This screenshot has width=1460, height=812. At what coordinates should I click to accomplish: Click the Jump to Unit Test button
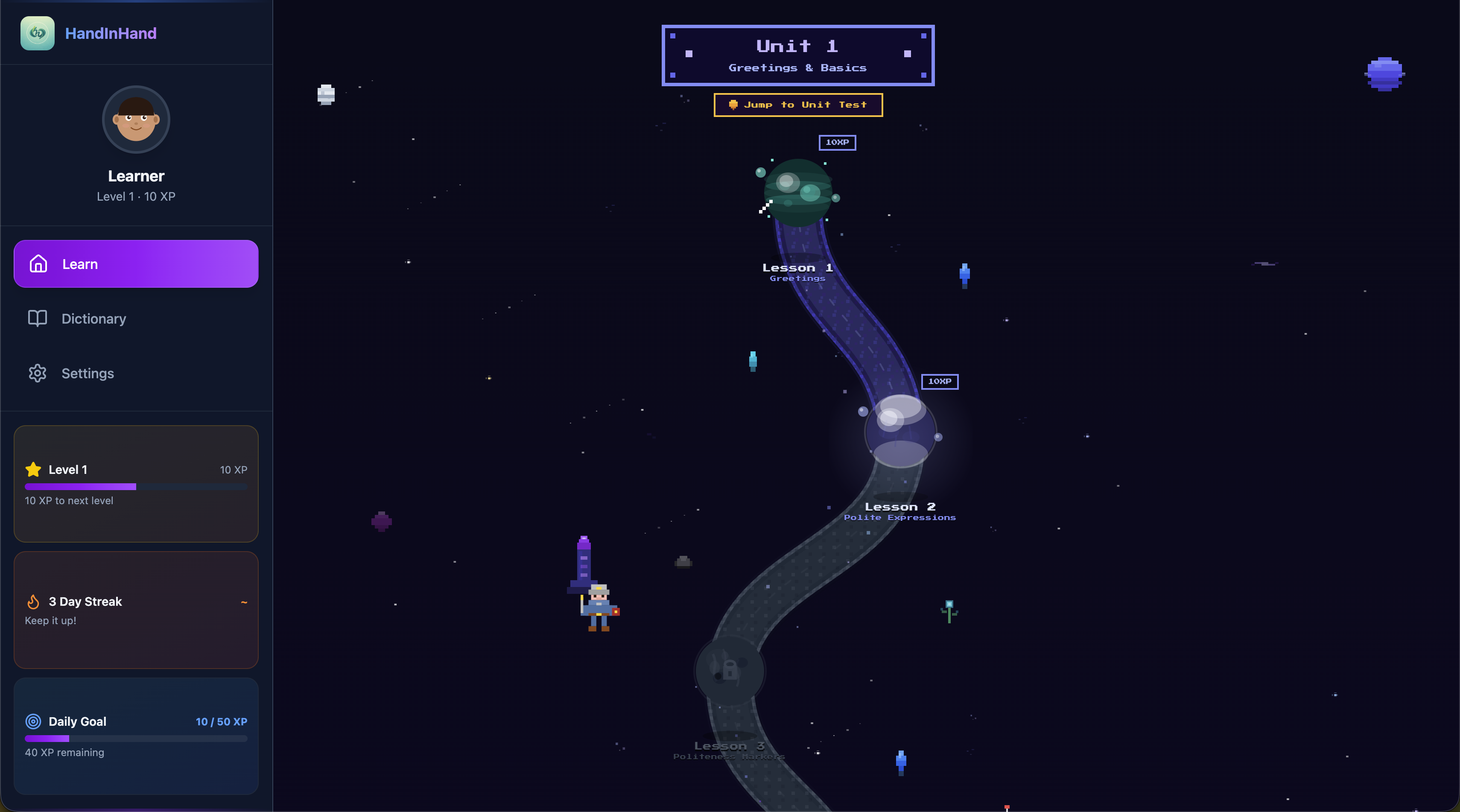[797, 105]
